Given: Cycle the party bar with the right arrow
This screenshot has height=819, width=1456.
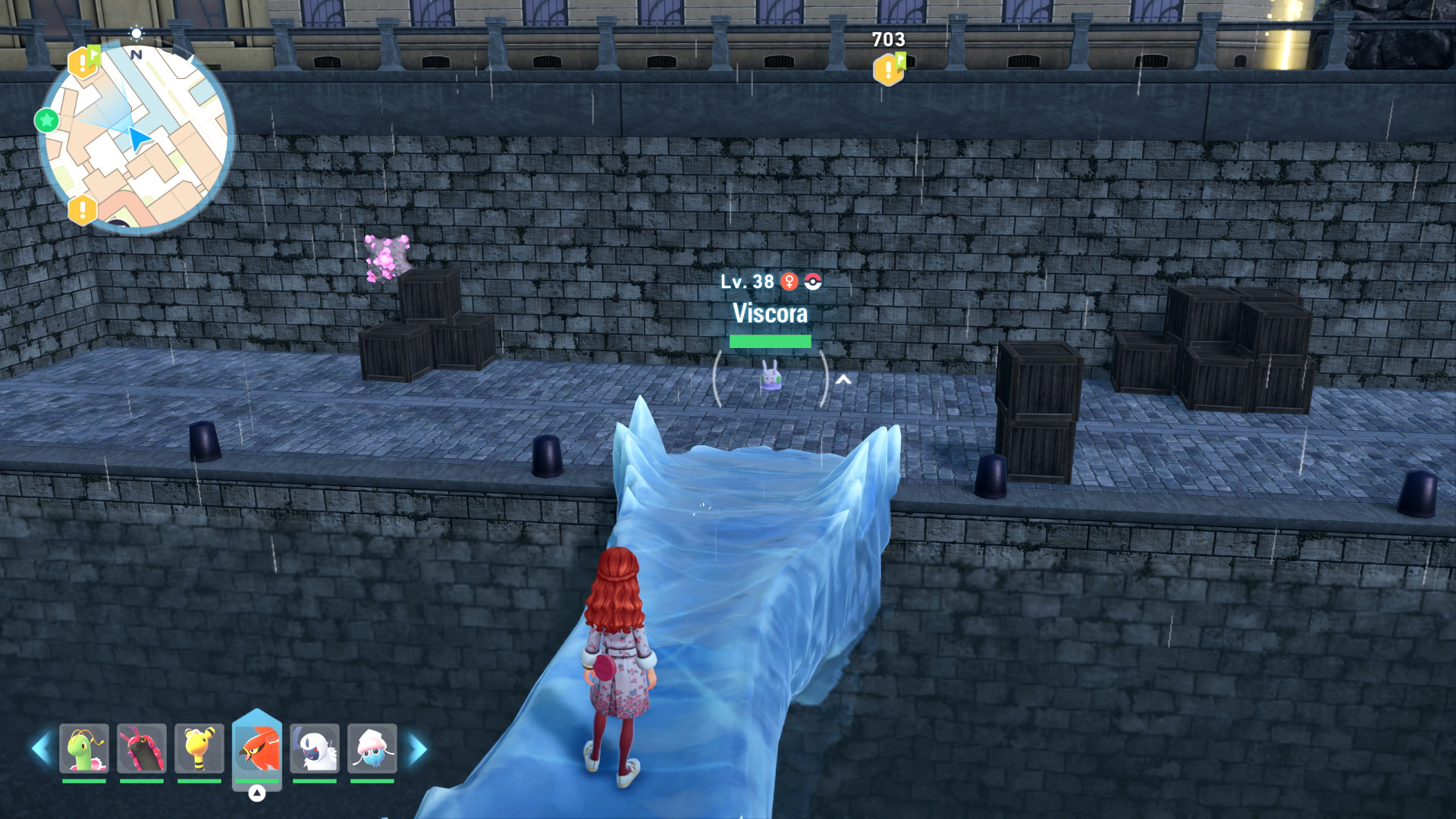Looking at the screenshot, I should pos(418,749).
